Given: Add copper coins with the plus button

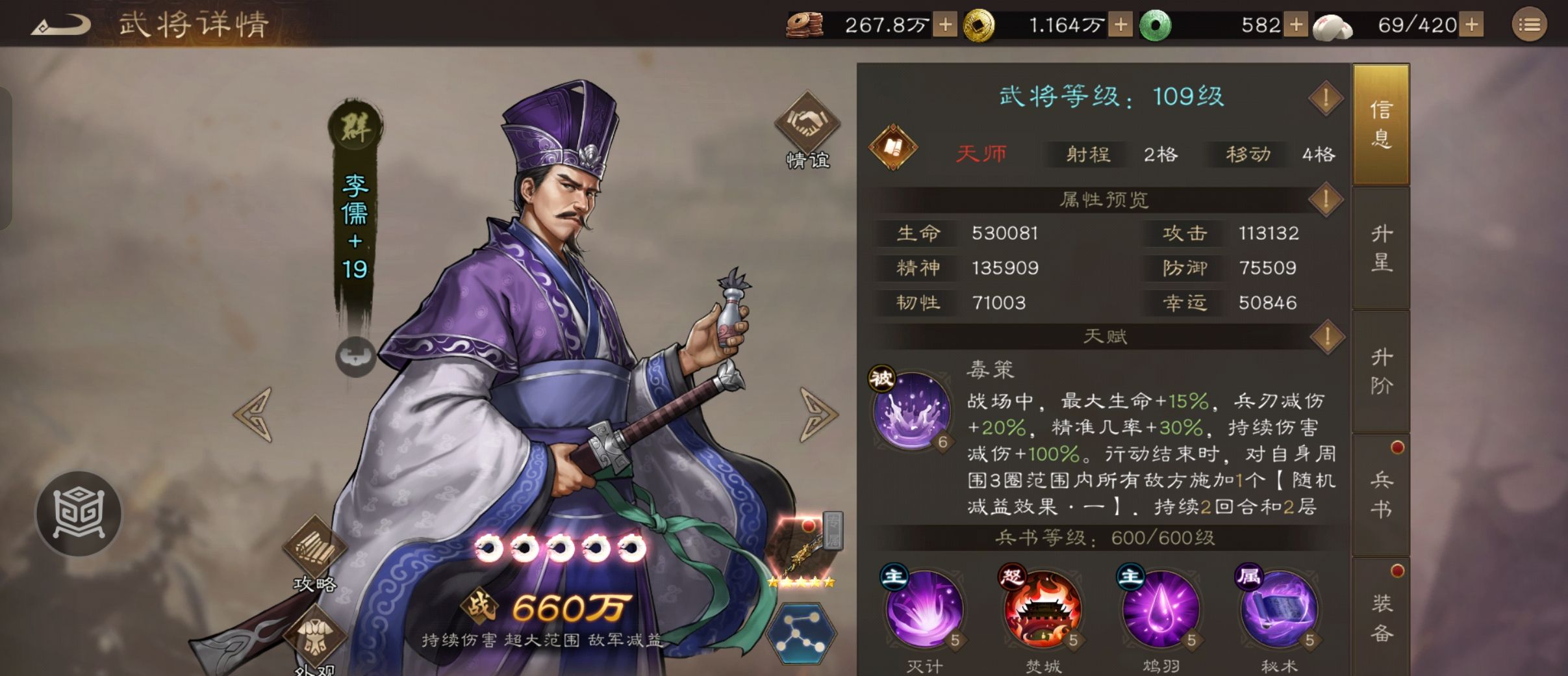Looking at the screenshot, I should click(943, 26).
